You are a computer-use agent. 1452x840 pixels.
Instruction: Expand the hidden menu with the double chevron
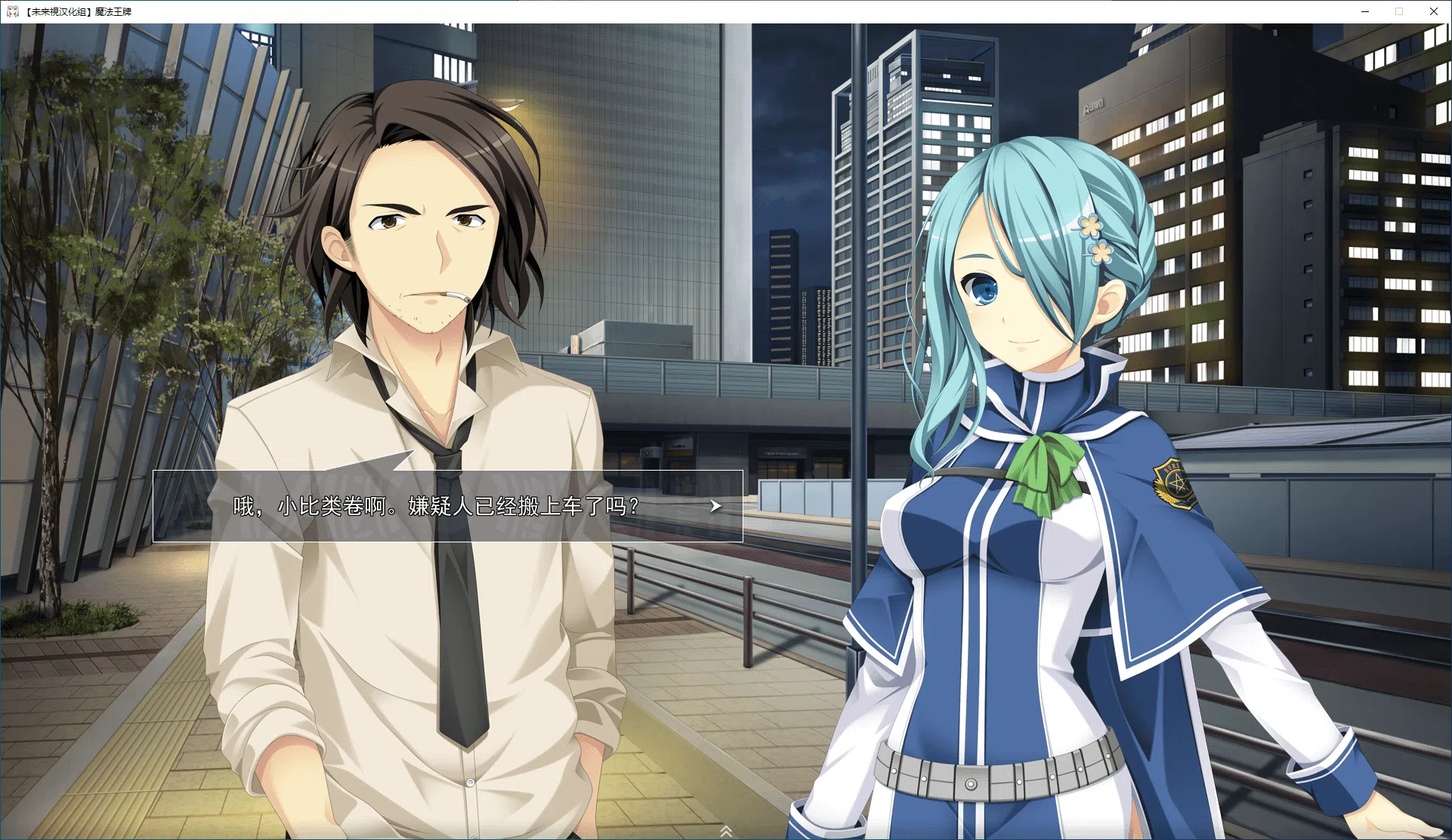click(x=726, y=831)
